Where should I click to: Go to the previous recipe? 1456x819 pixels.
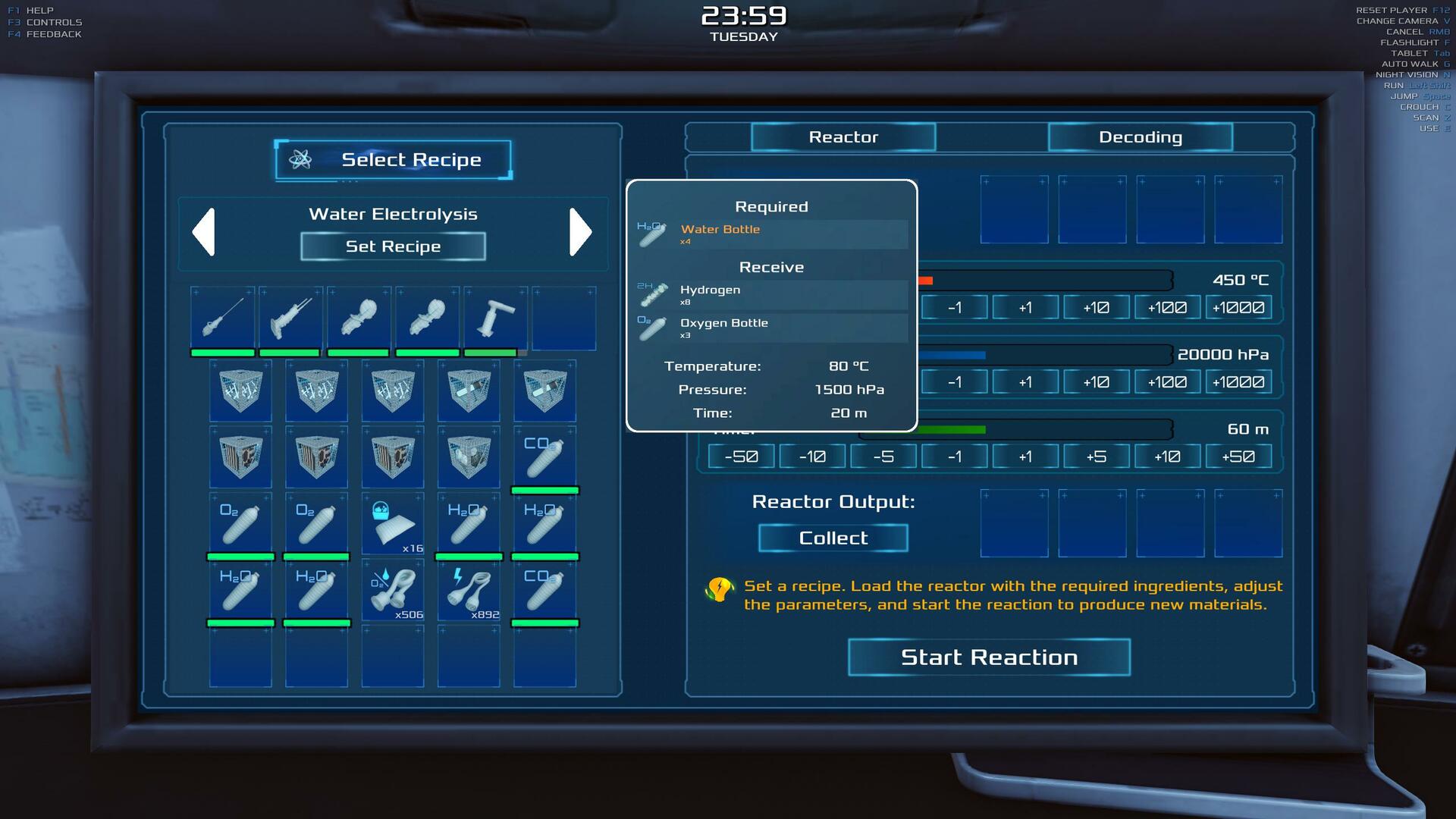coord(204,231)
